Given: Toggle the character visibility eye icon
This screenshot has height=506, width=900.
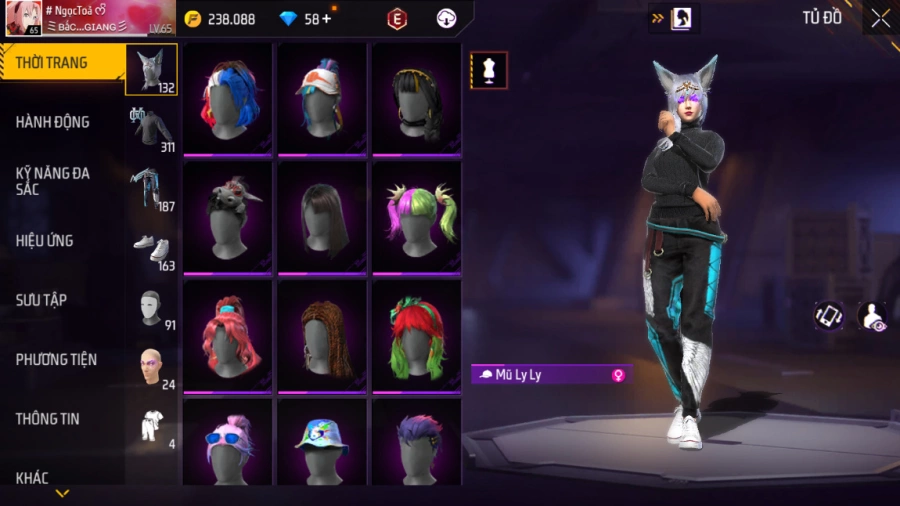Looking at the screenshot, I should click(872, 316).
